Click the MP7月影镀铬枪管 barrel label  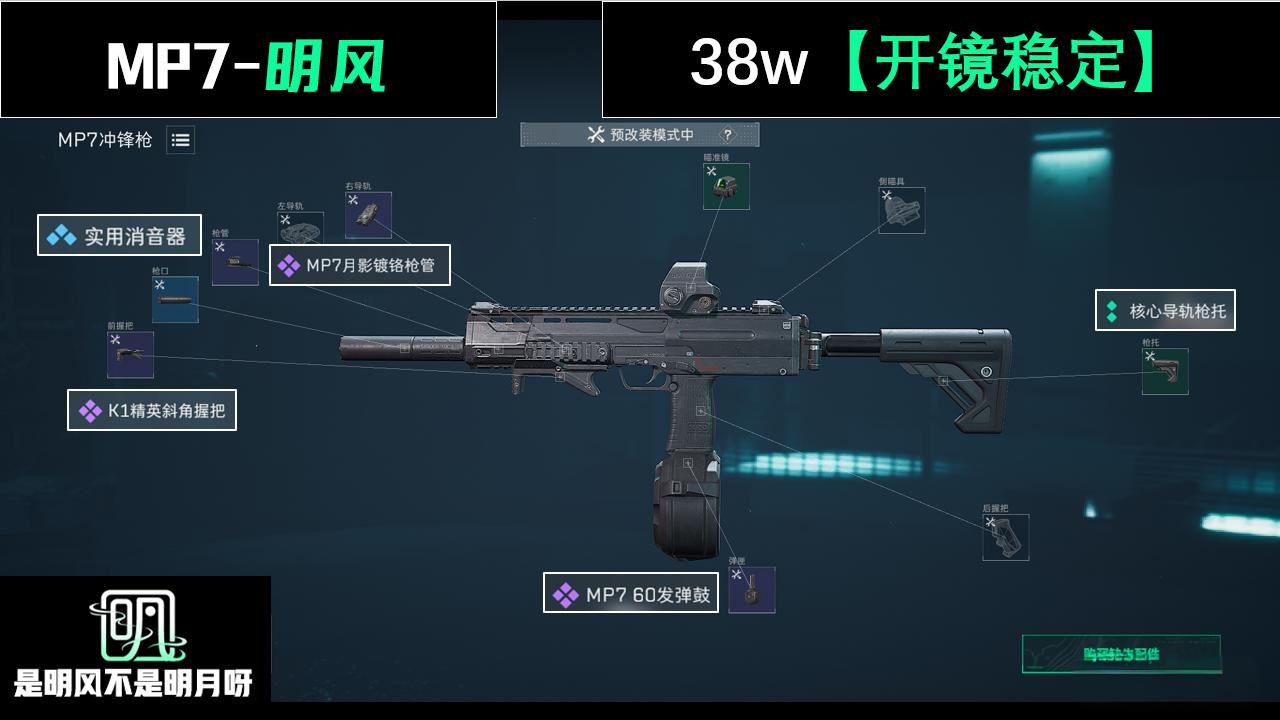point(361,266)
